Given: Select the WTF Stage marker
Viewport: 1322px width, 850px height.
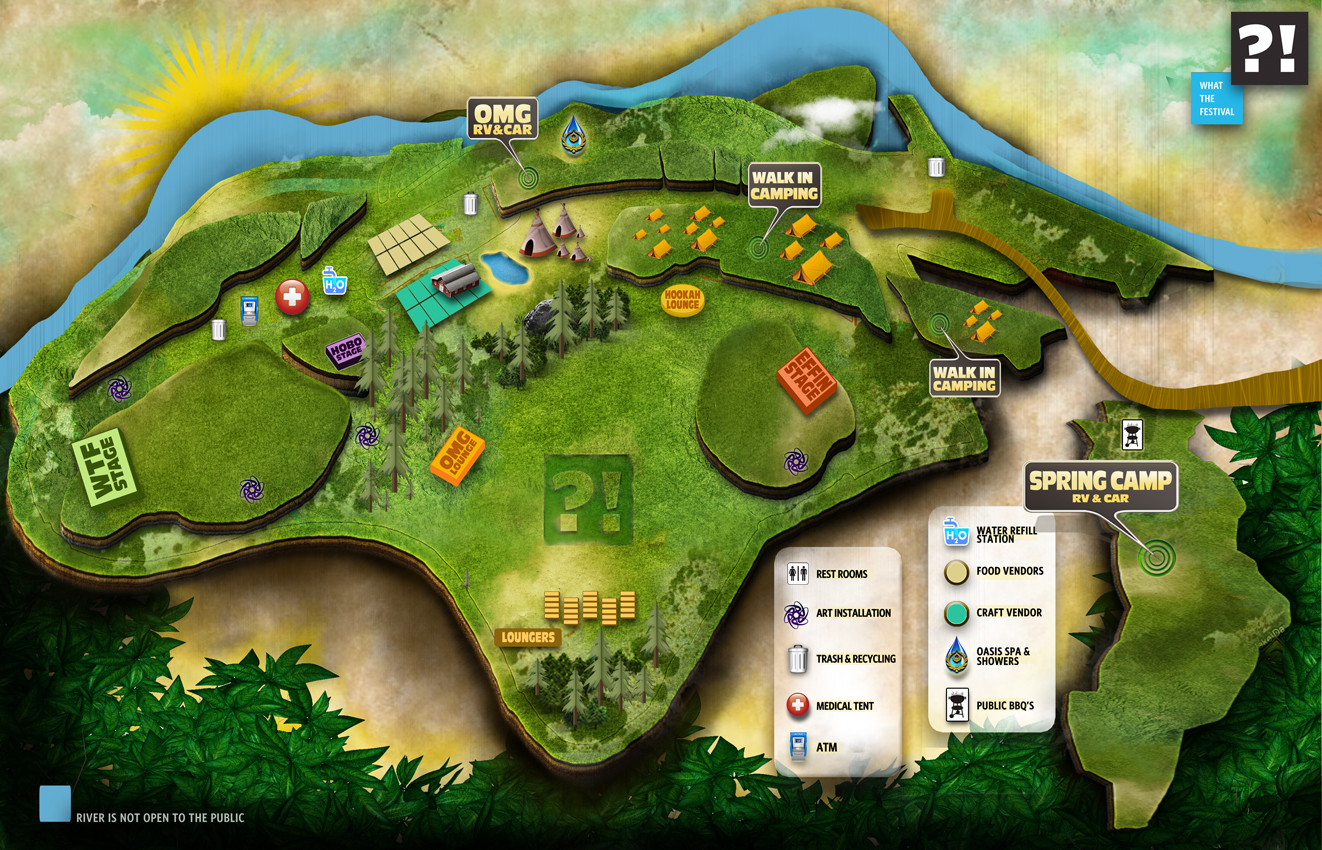Looking at the screenshot, I should [104, 467].
